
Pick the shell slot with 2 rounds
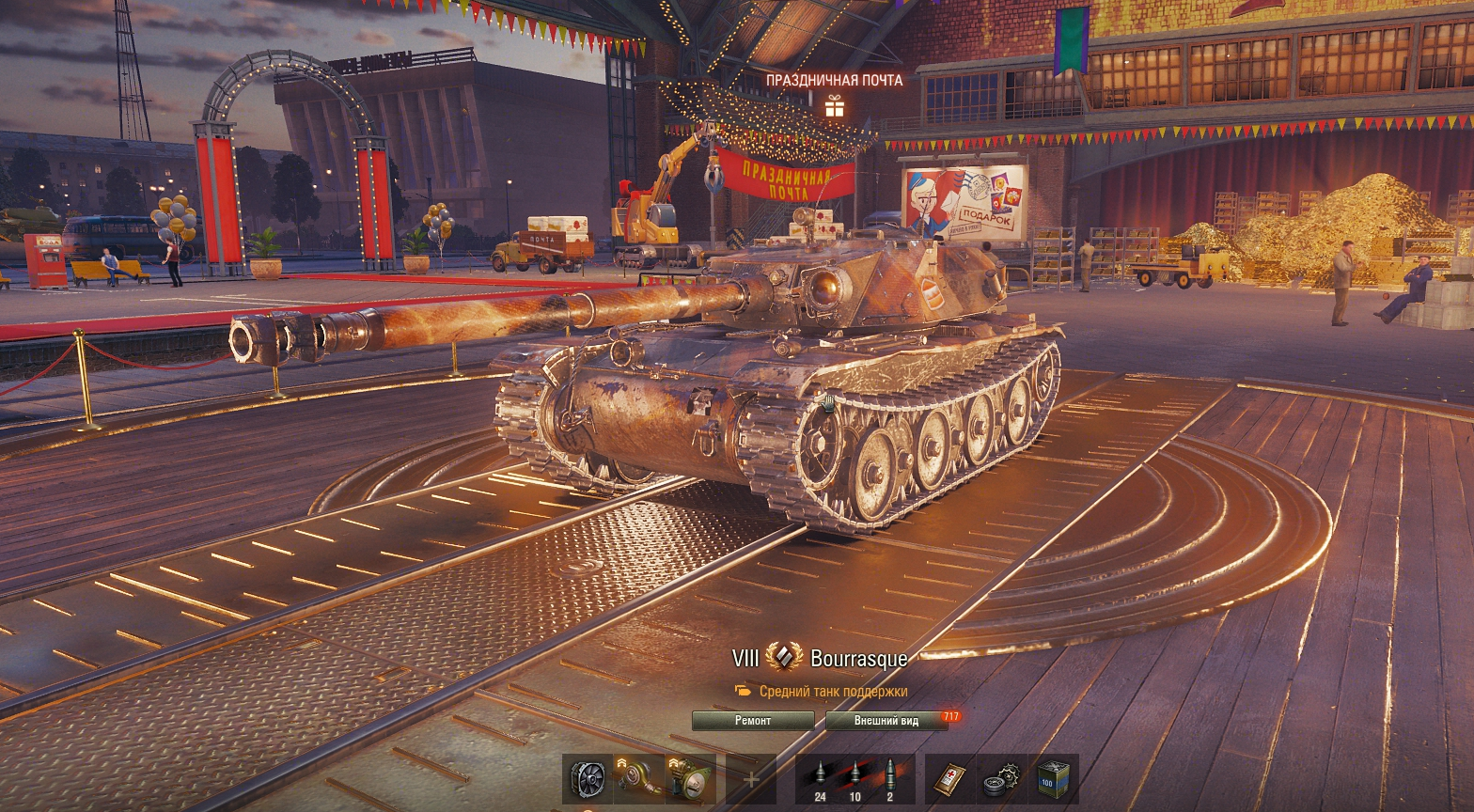[x=889, y=779]
